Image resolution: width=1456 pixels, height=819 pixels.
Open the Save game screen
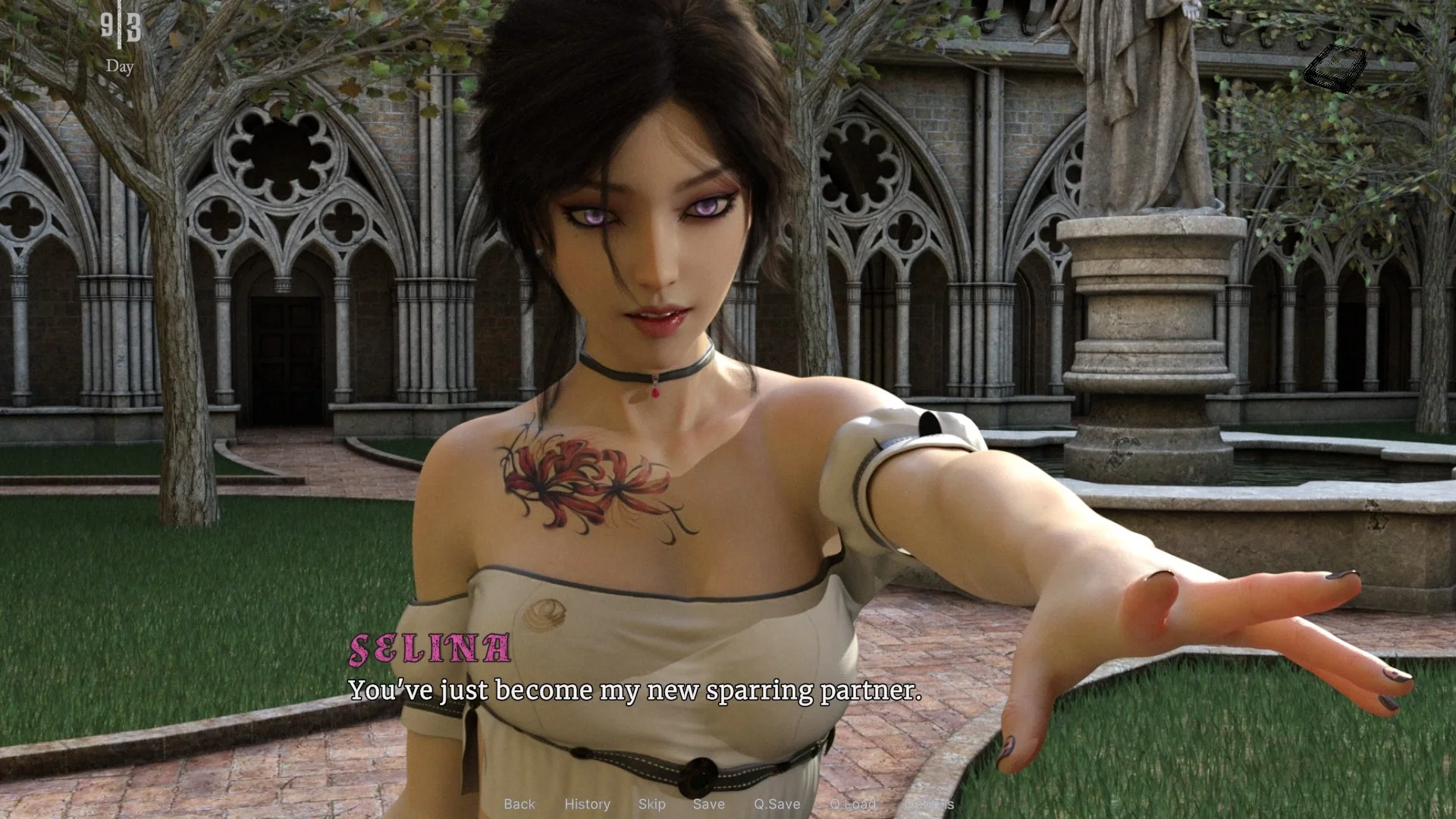(x=708, y=804)
